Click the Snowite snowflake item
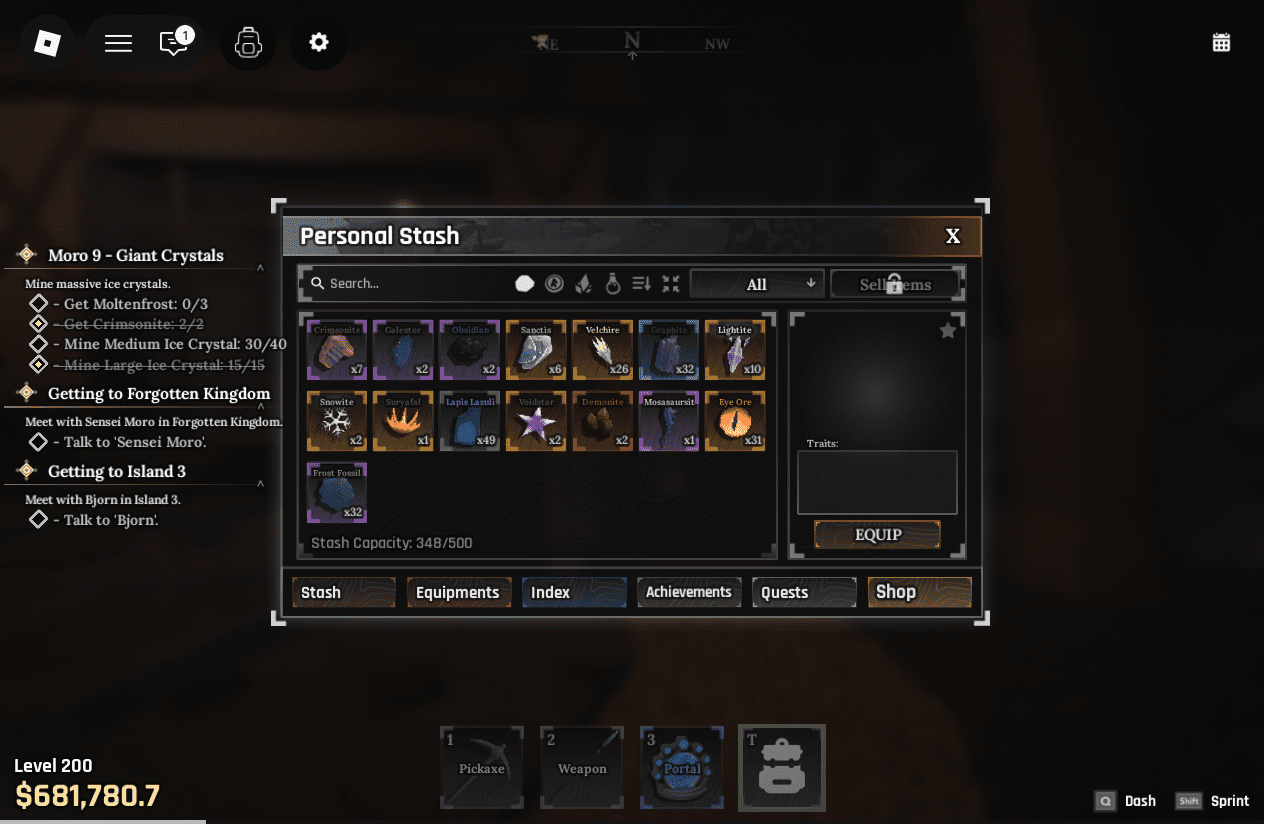 (337, 421)
